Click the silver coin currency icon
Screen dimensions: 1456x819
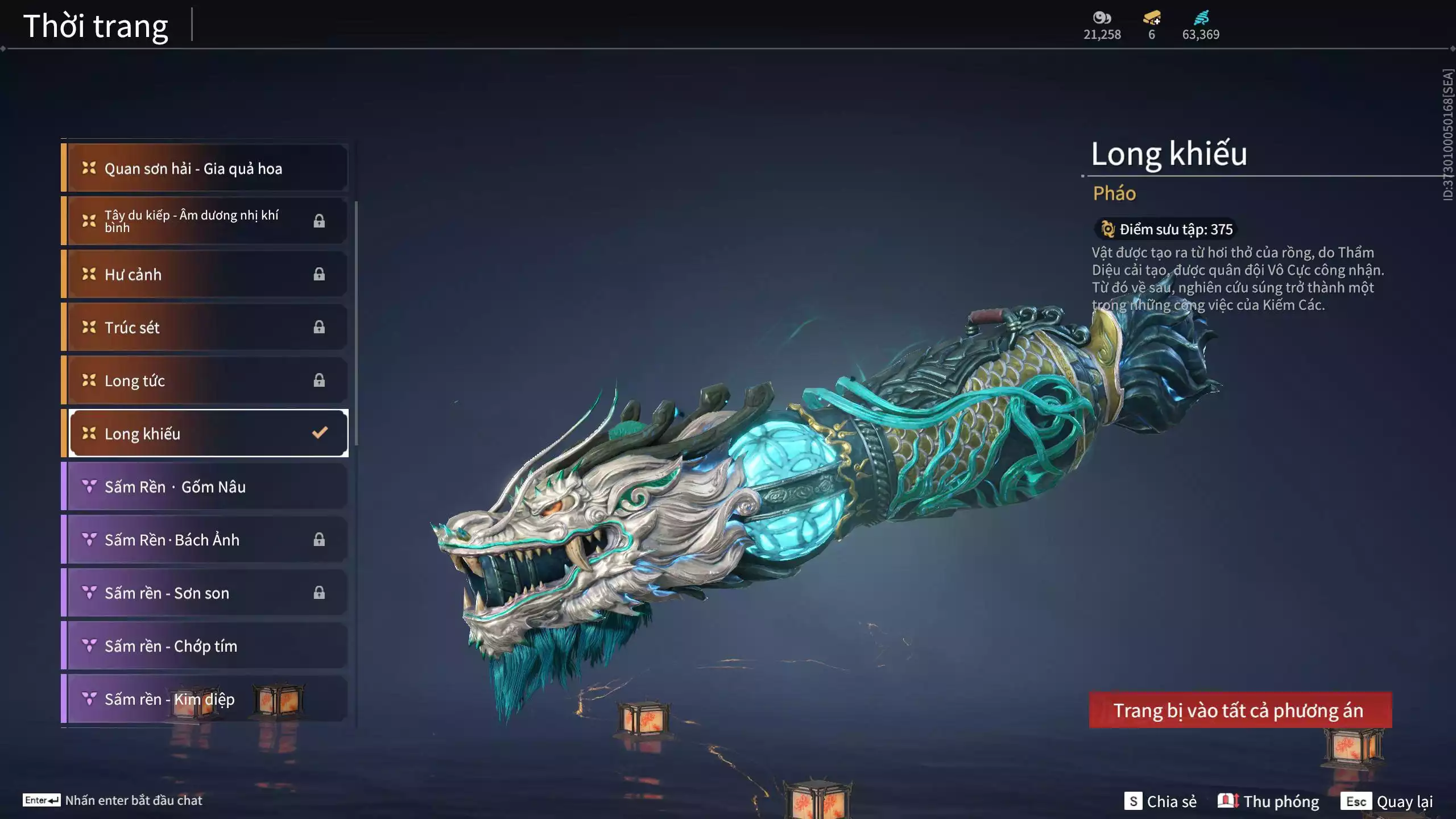click(x=1102, y=18)
